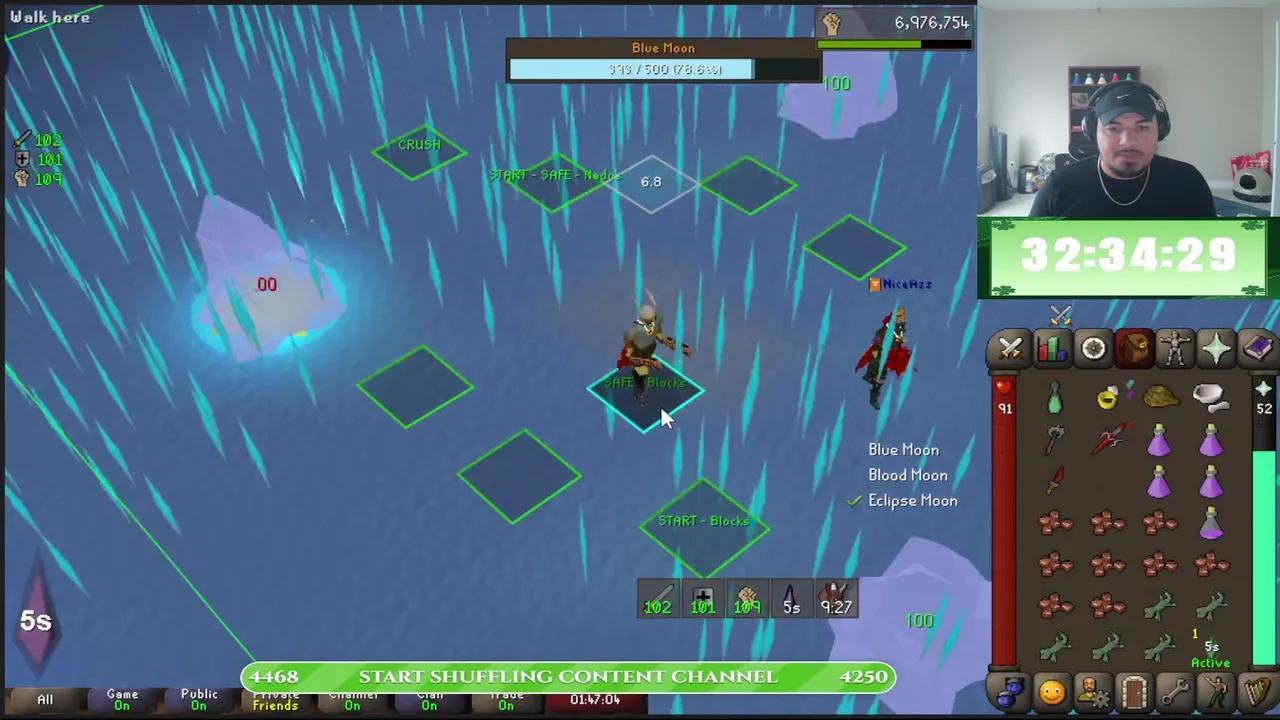Switch to the All chat tab
Screen dimensions: 1280x720
point(44,699)
